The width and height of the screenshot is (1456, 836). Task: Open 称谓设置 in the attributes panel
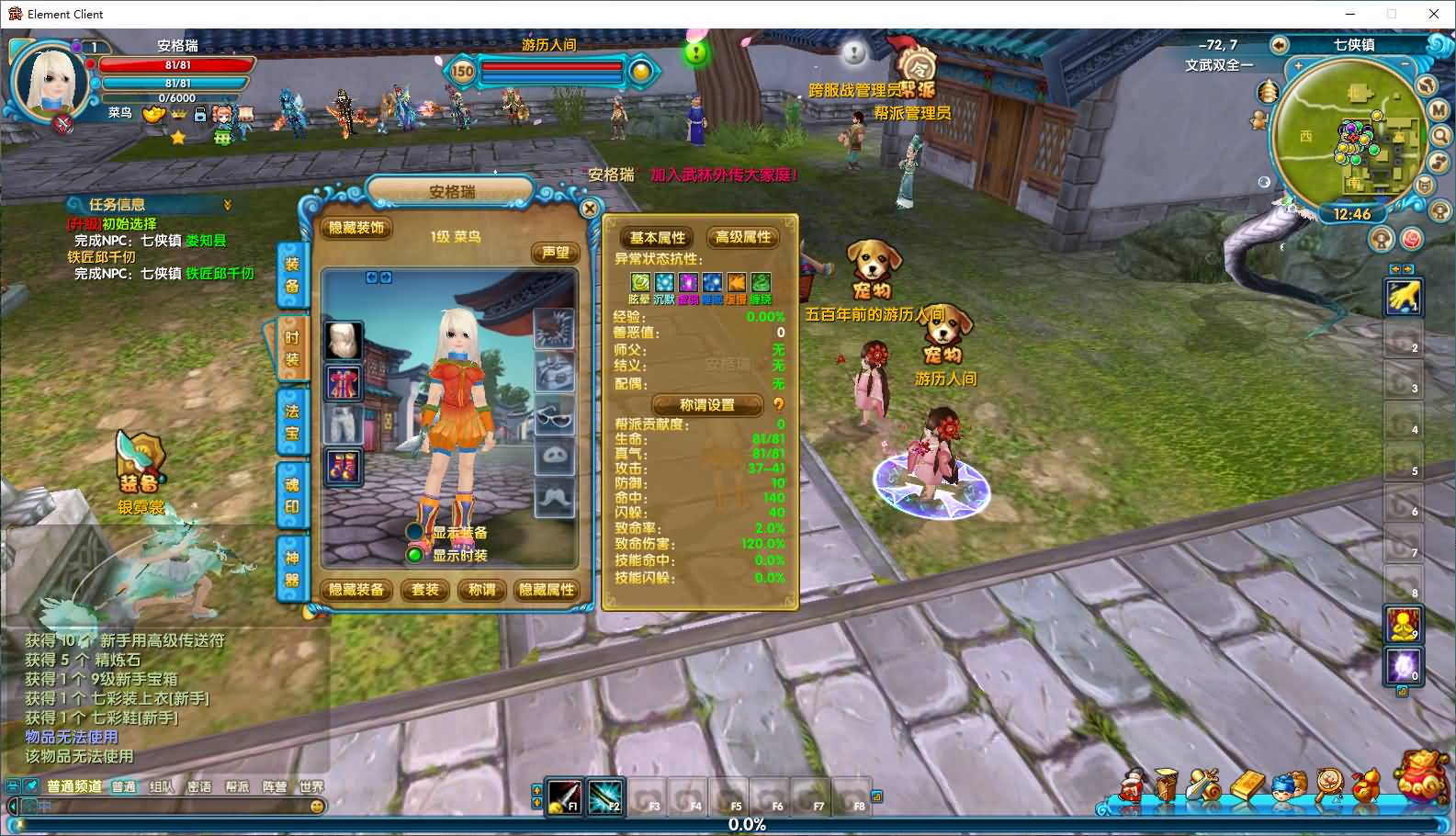point(707,405)
